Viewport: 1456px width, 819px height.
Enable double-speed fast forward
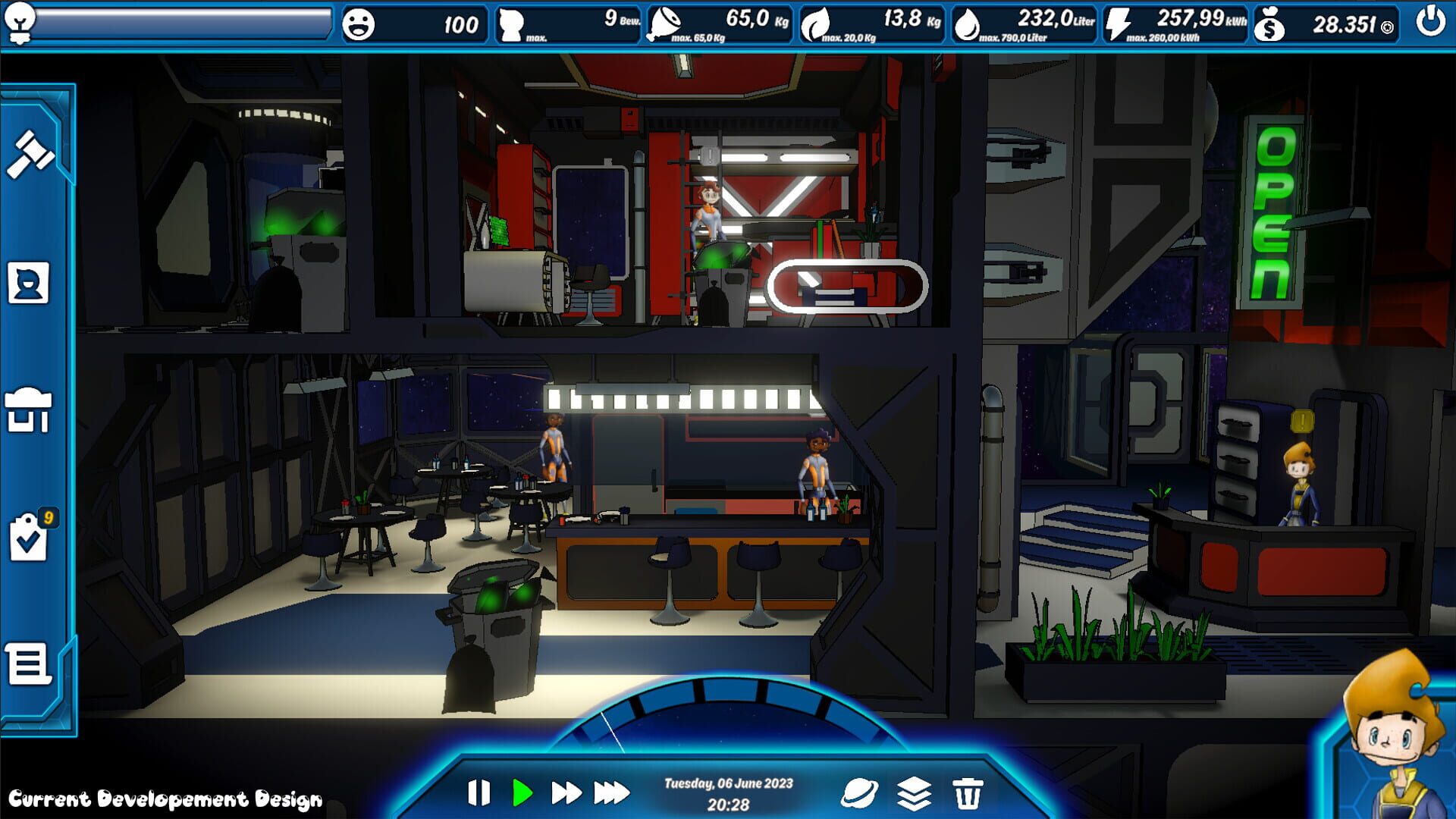(x=566, y=793)
